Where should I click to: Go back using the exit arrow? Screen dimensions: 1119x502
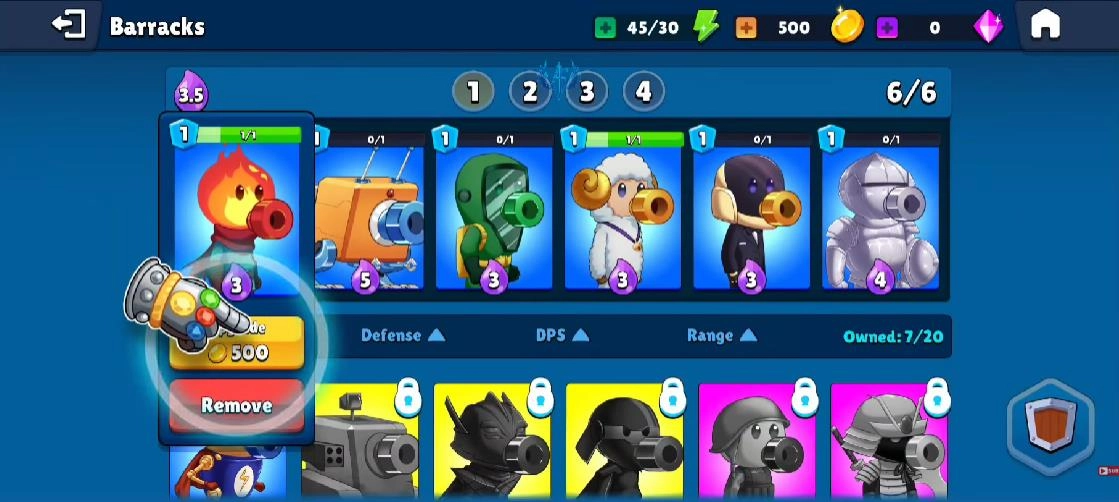click(68, 25)
